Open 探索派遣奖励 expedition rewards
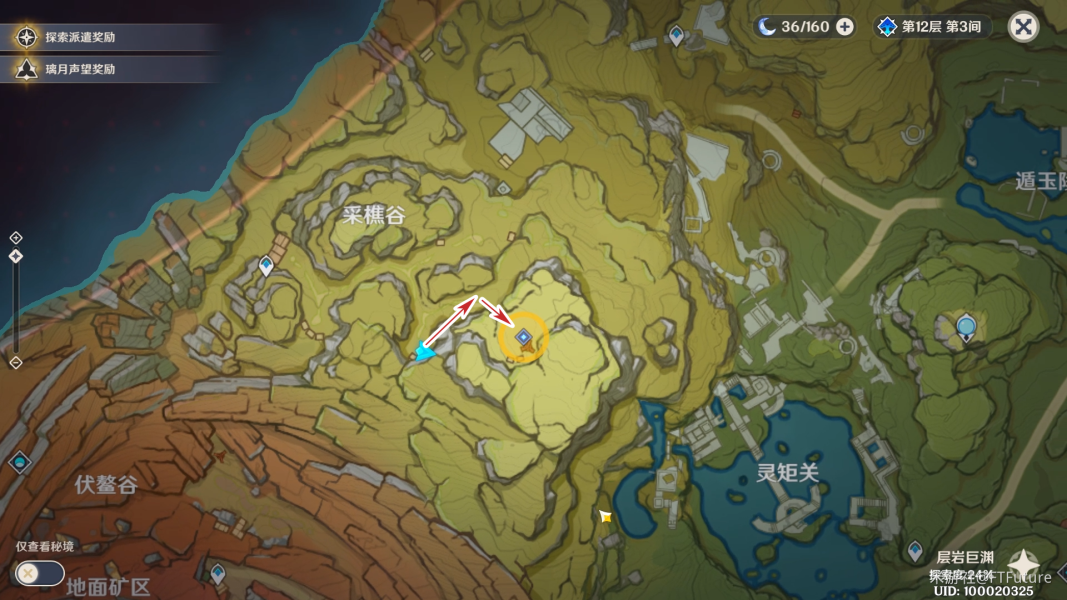This screenshot has height=600, width=1067. point(80,38)
